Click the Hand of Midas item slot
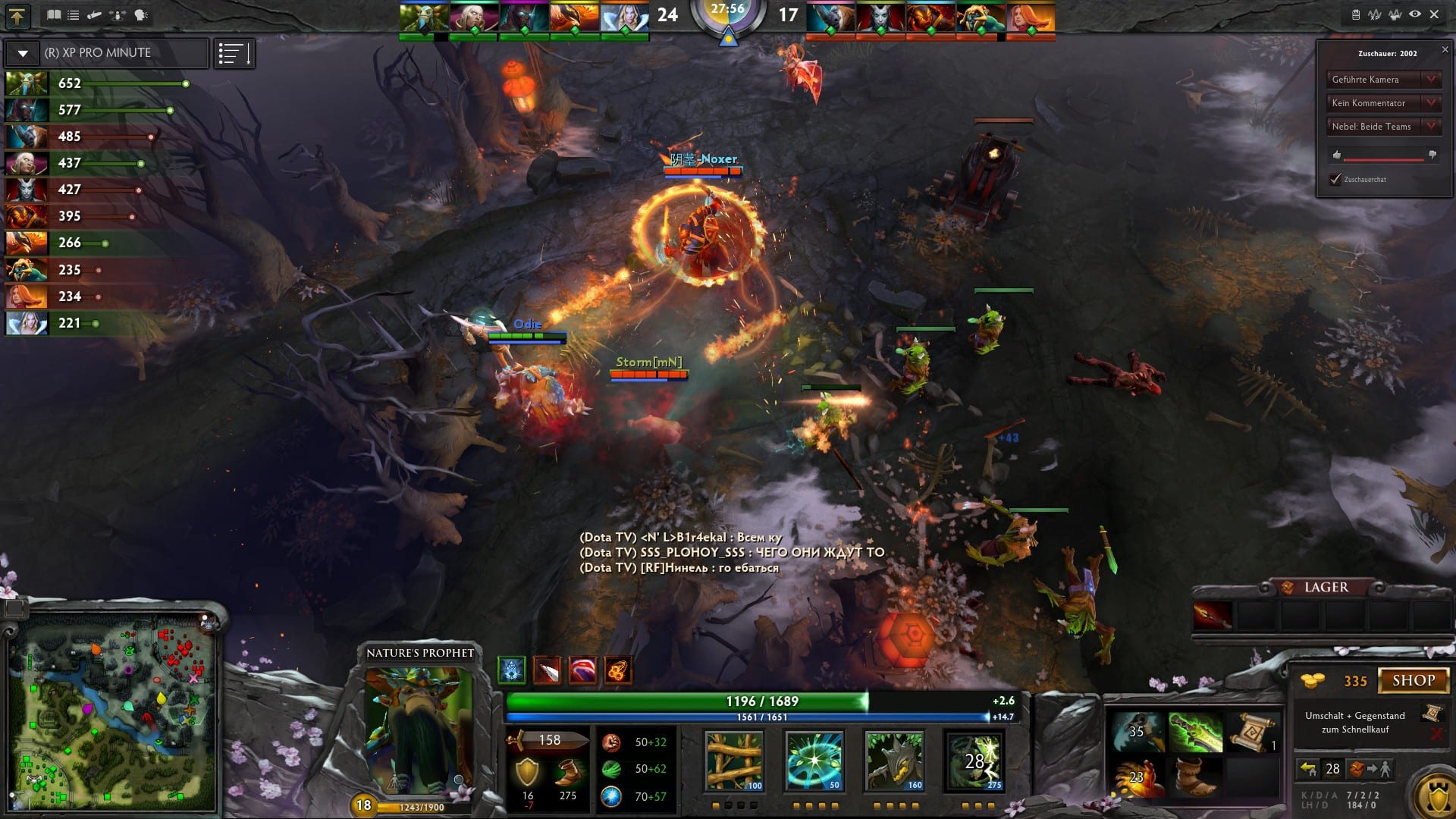Viewport: 1456px width, 819px height. pyautogui.click(x=1137, y=777)
